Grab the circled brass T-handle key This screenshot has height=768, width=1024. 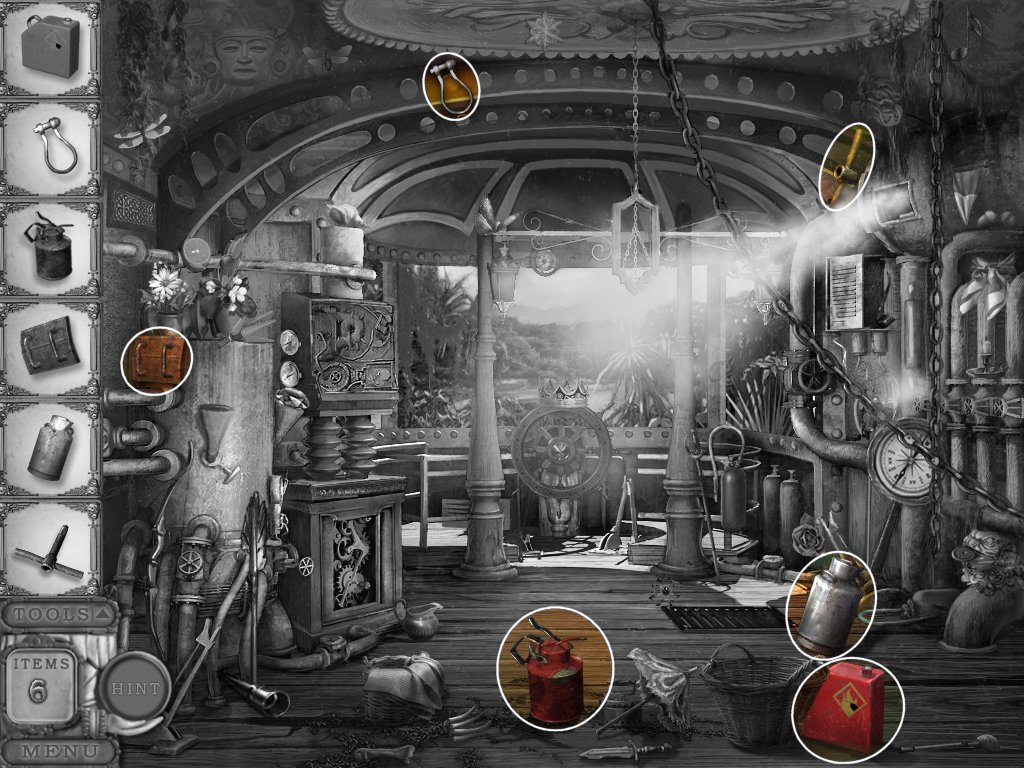point(847,167)
